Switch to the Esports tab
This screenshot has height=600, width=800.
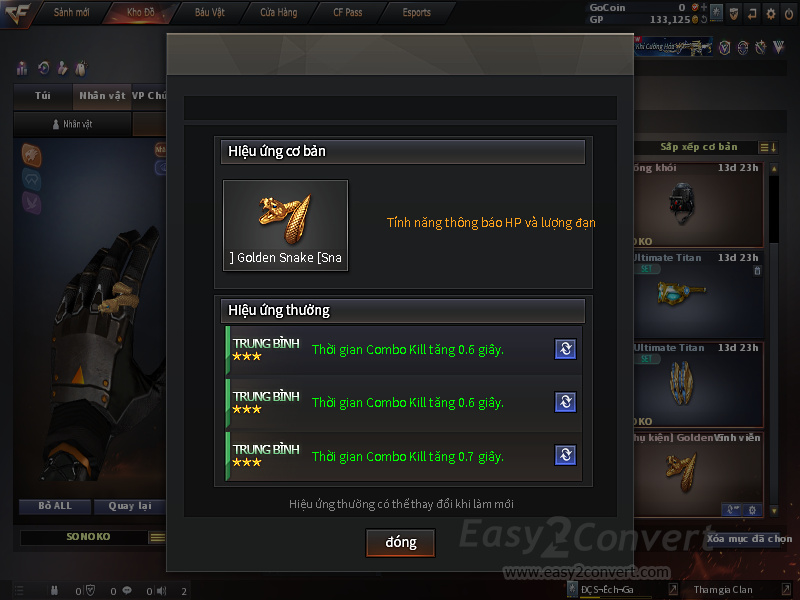pyautogui.click(x=416, y=13)
